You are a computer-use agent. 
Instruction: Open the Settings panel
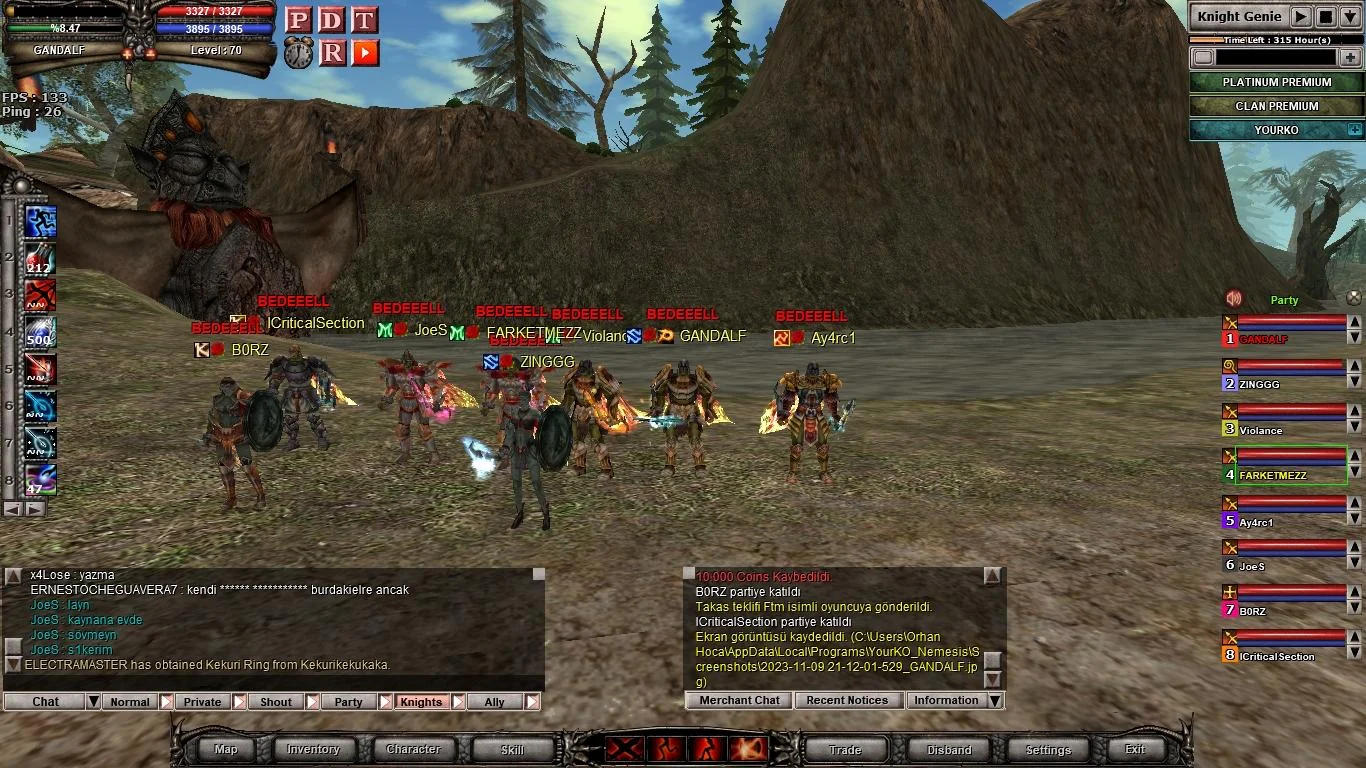point(1048,749)
